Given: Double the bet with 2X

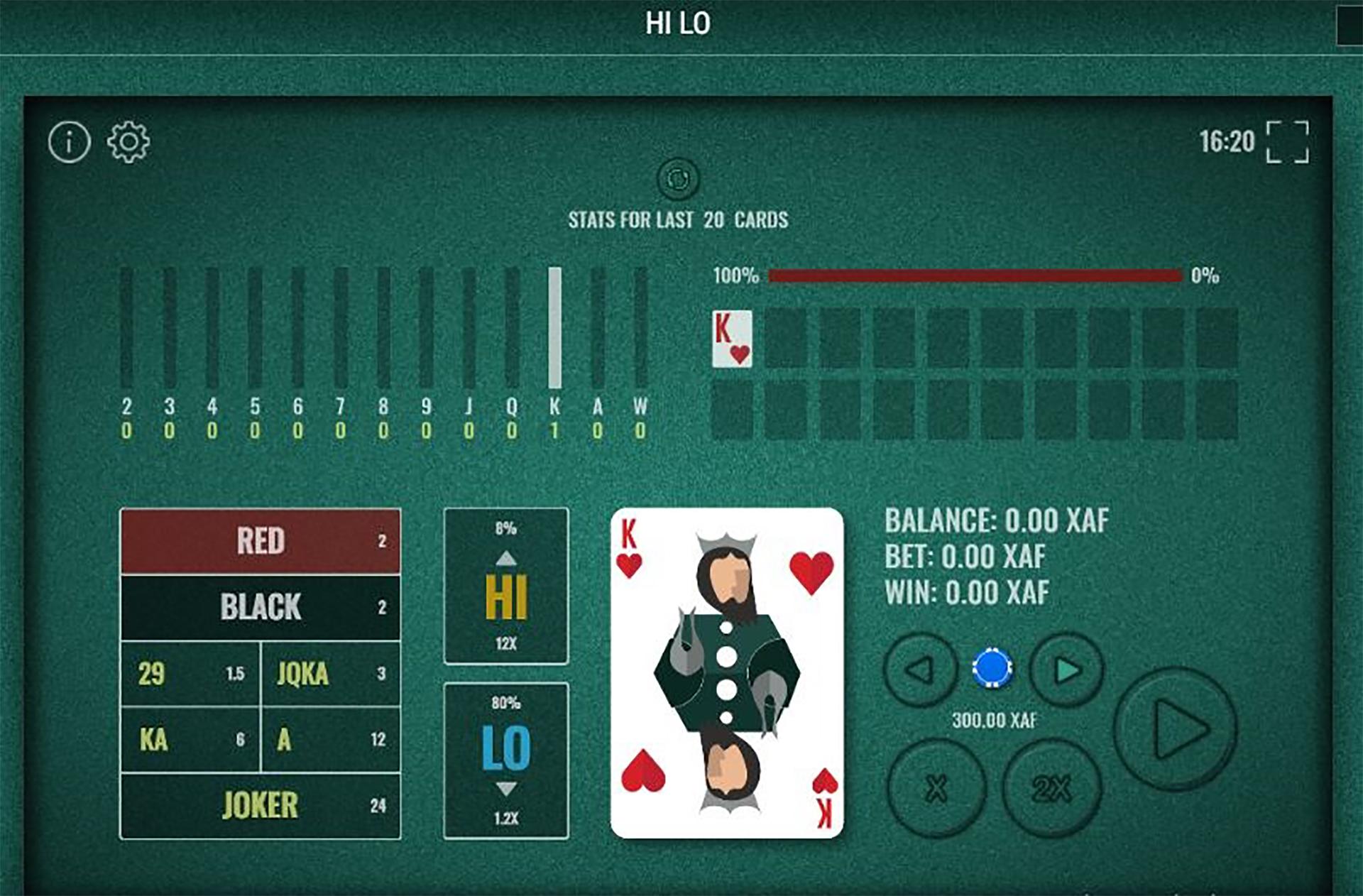Looking at the screenshot, I should point(1052,788).
